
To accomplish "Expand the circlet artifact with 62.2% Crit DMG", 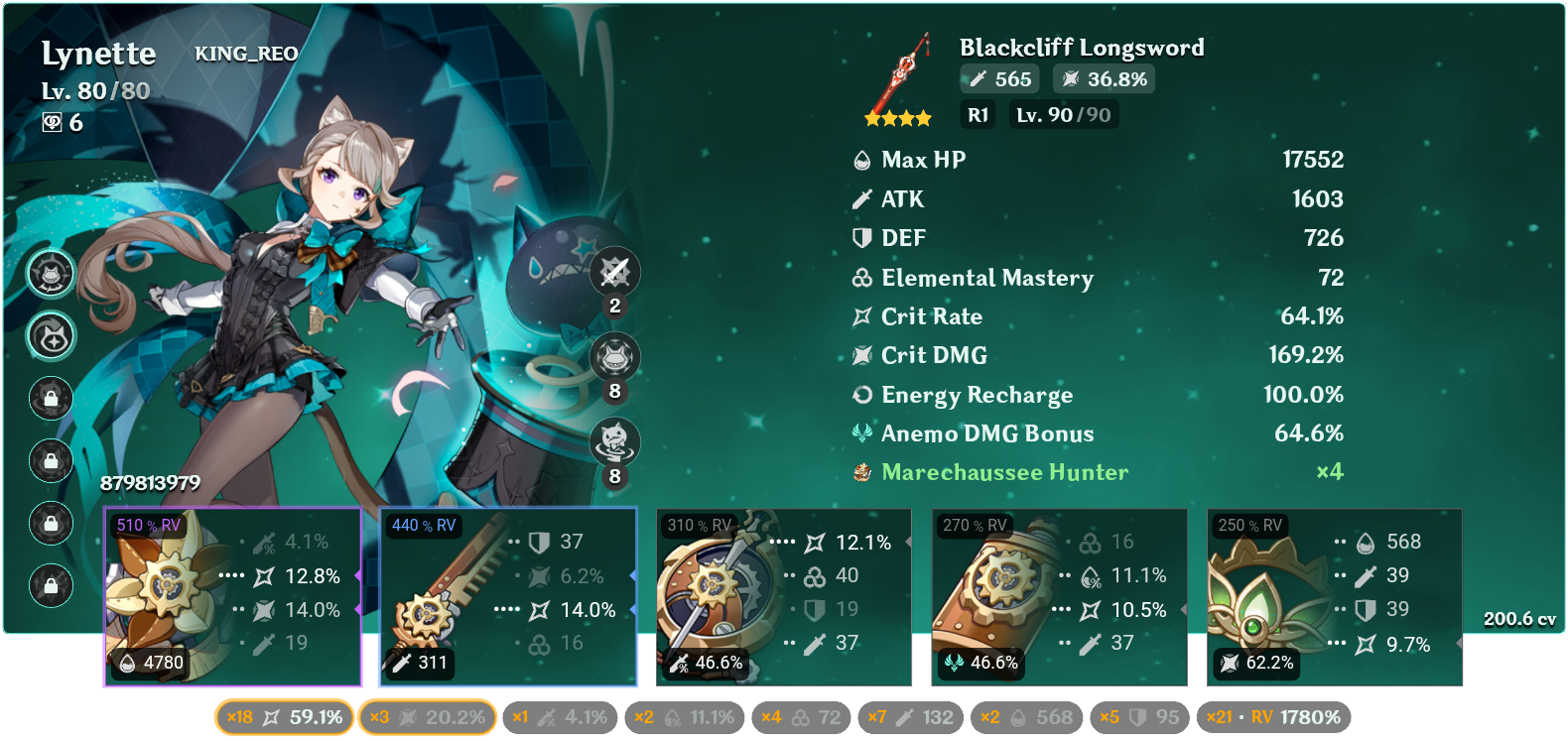I will [x=1333, y=595].
